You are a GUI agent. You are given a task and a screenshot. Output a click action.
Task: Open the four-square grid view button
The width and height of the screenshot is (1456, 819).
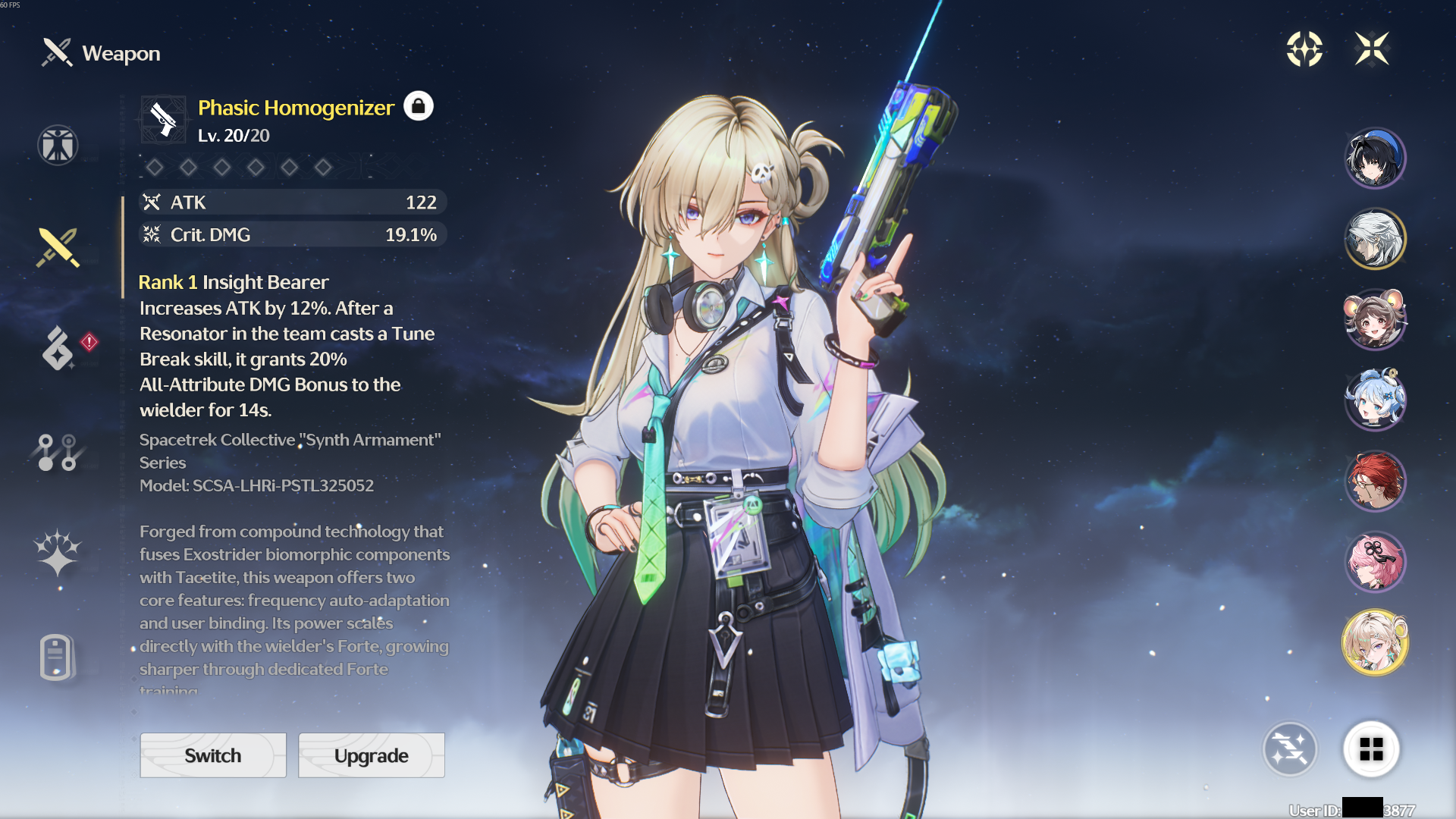point(1371,749)
